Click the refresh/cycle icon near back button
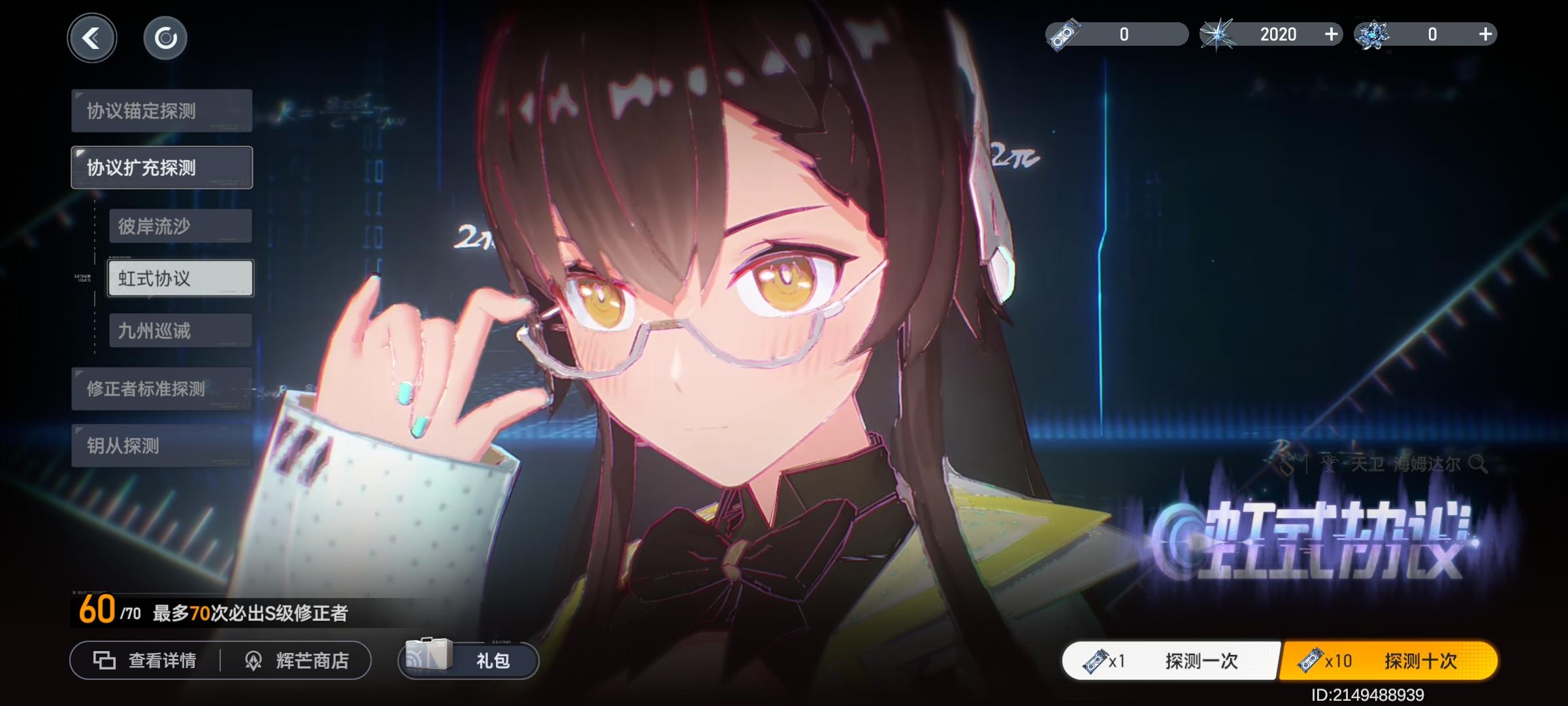 pyautogui.click(x=167, y=37)
